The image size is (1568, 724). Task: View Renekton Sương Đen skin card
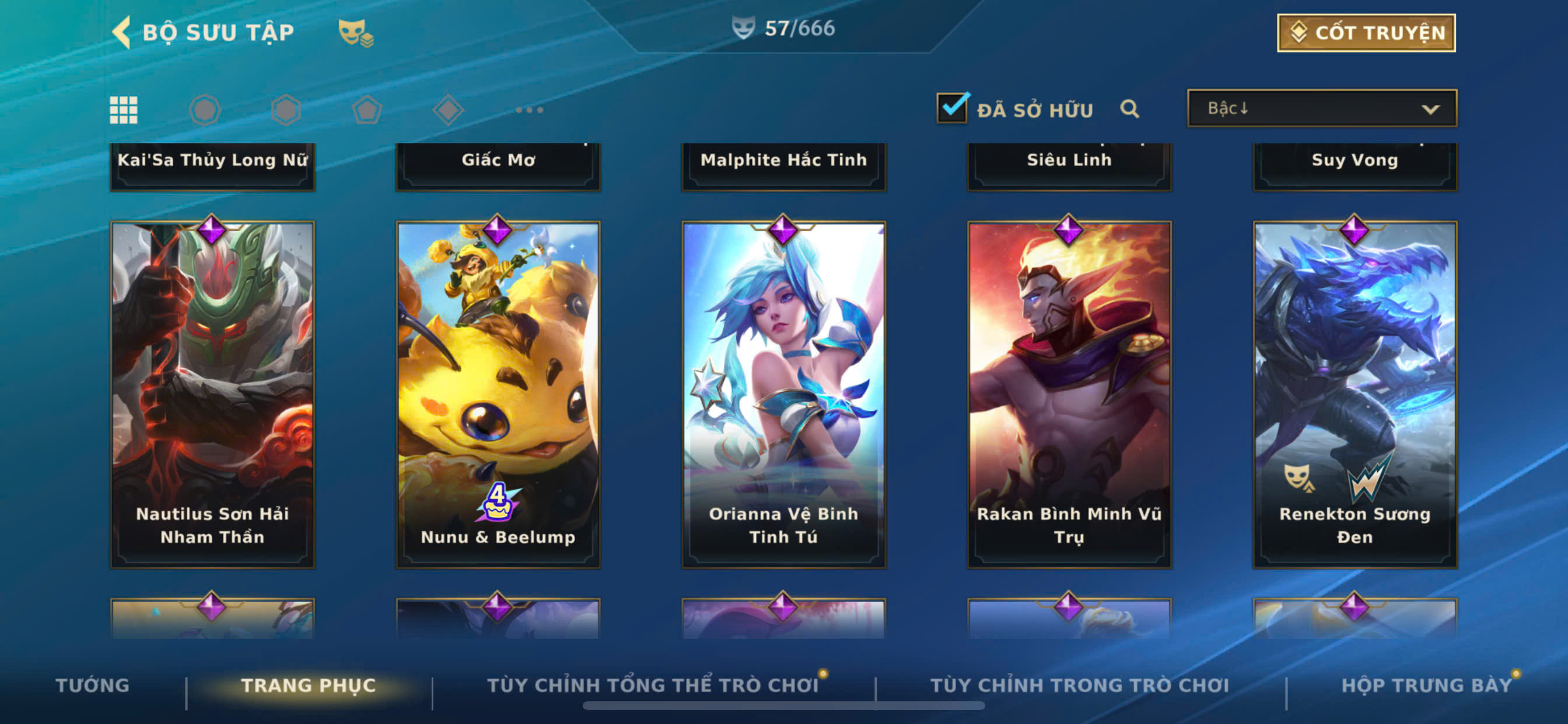coord(1354,394)
